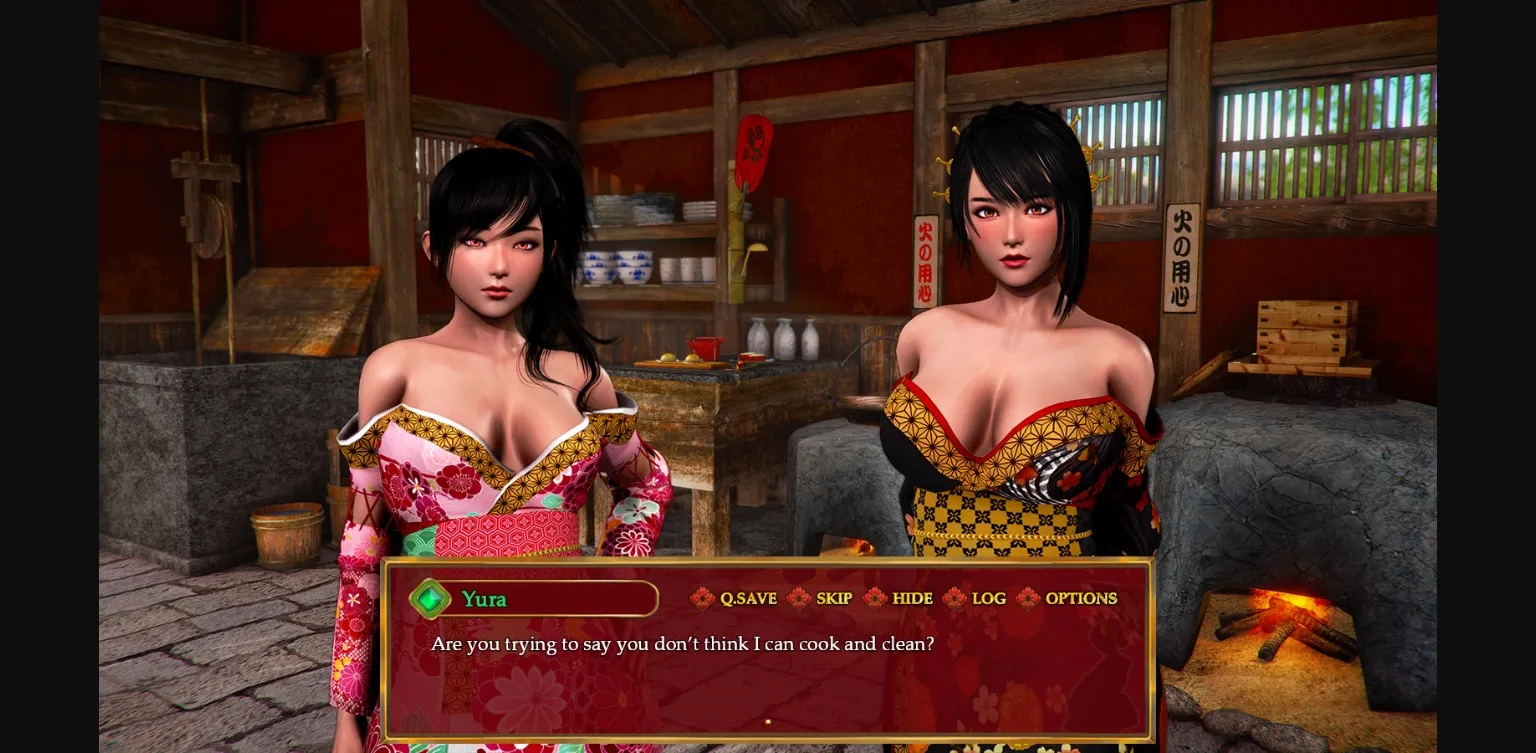Click the flower emblem before HIDE

click(x=874, y=598)
